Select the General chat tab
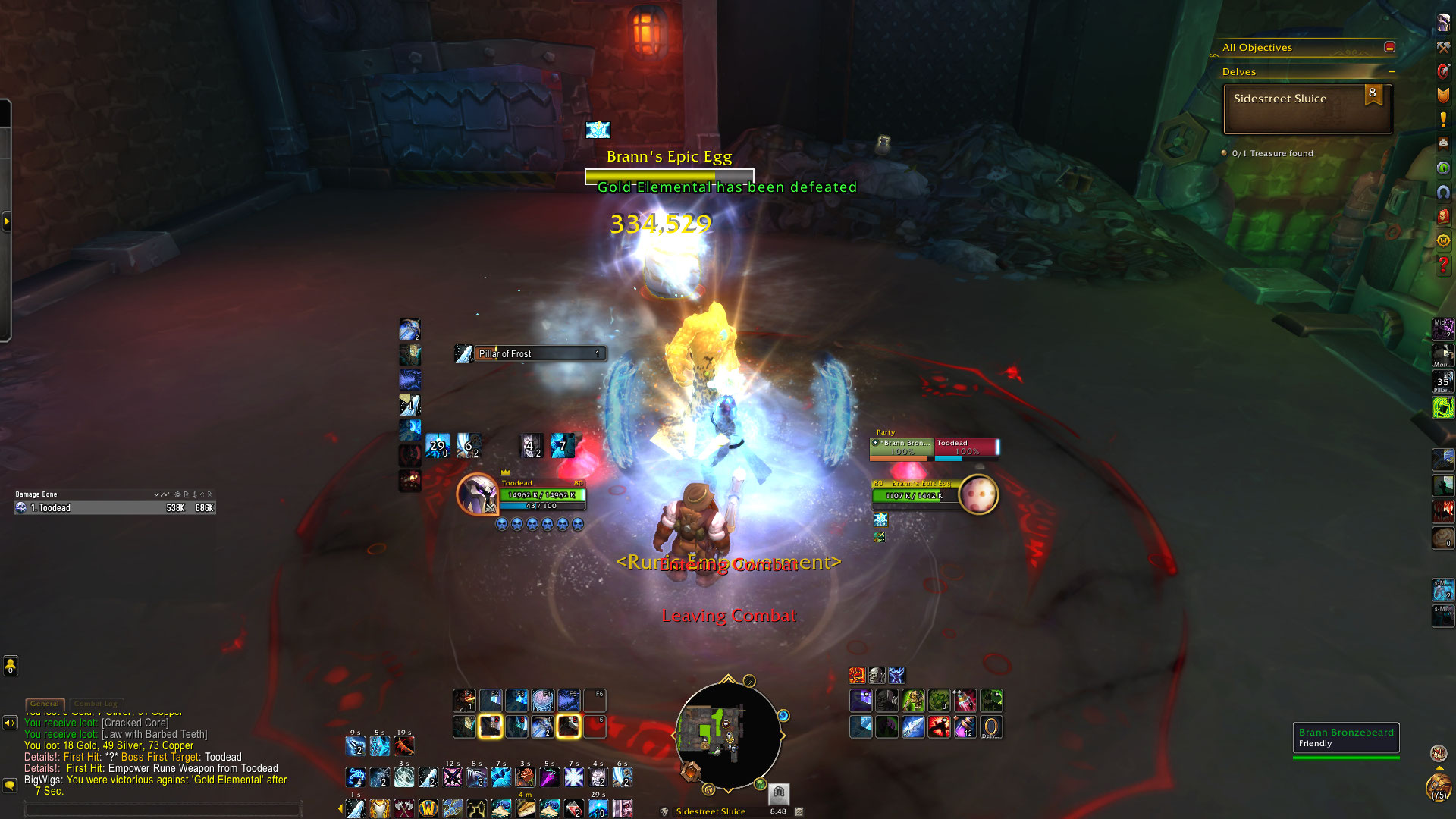Screen dimensions: 1456x819 tap(44, 704)
